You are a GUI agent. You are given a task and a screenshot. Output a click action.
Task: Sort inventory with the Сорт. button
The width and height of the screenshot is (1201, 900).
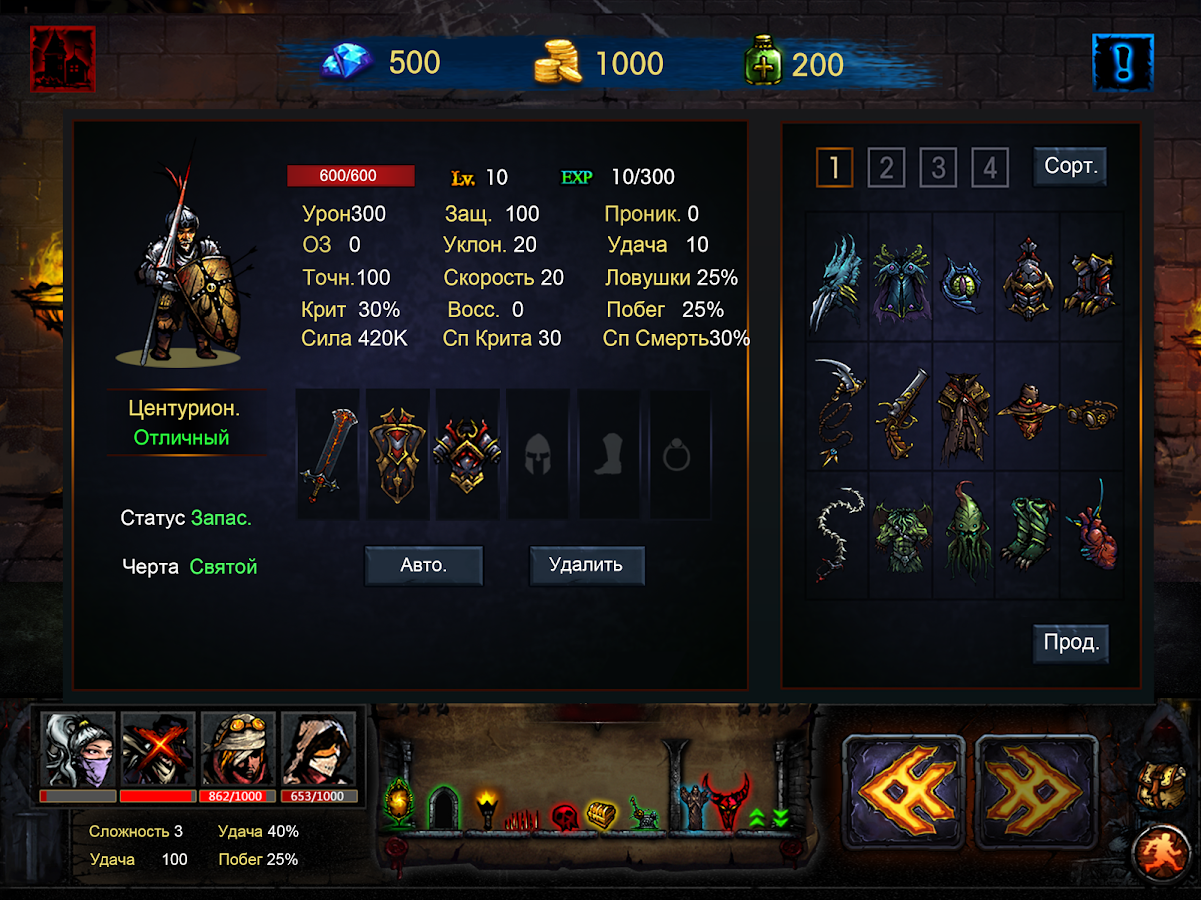pyautogui.click(x=1070, y=167)
